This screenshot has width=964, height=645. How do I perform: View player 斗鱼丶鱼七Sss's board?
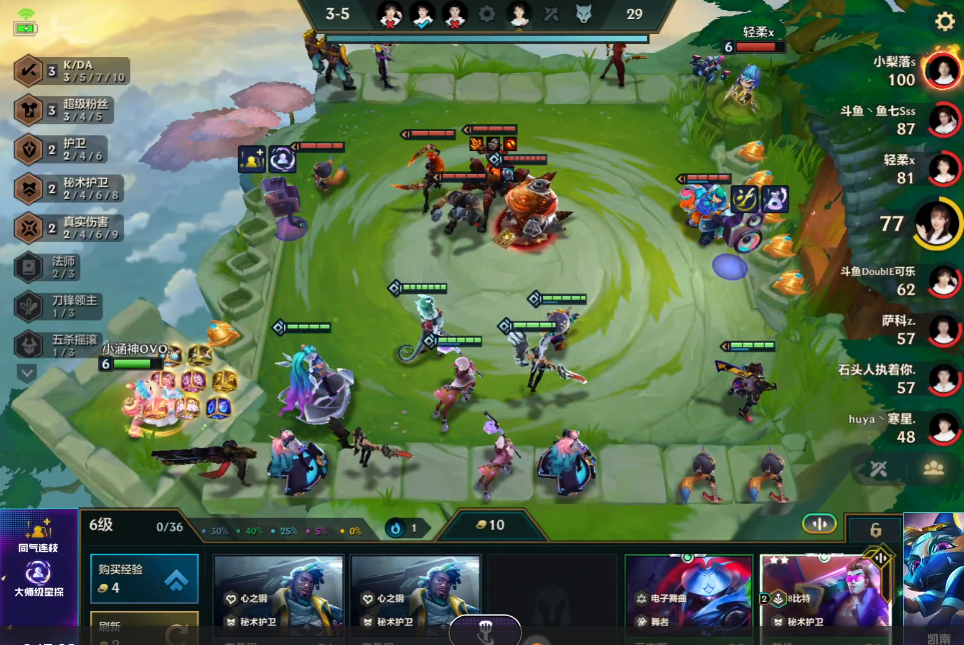click(x=941, y=120)
